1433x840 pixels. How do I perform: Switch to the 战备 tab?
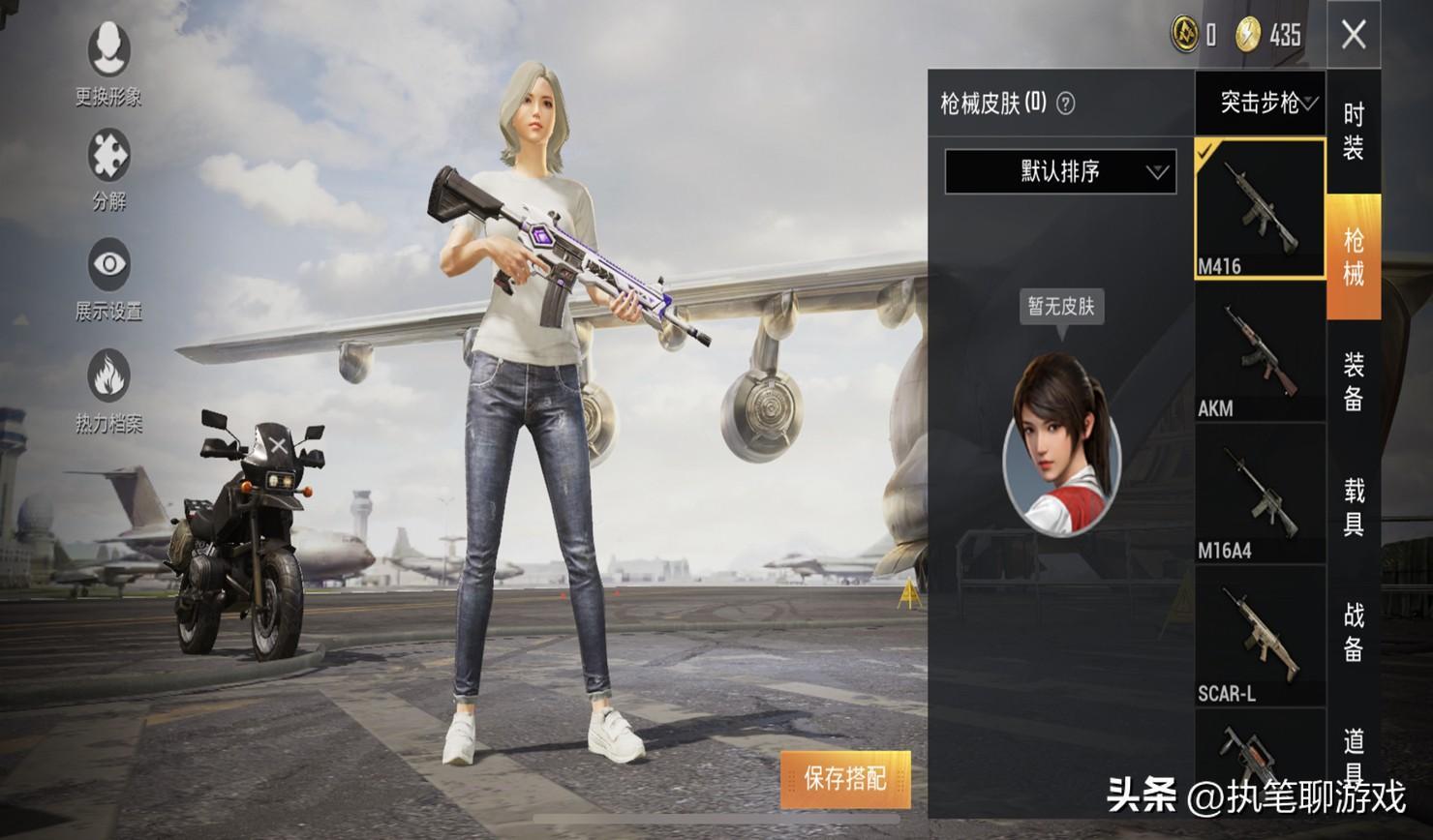click(1354, 631)
